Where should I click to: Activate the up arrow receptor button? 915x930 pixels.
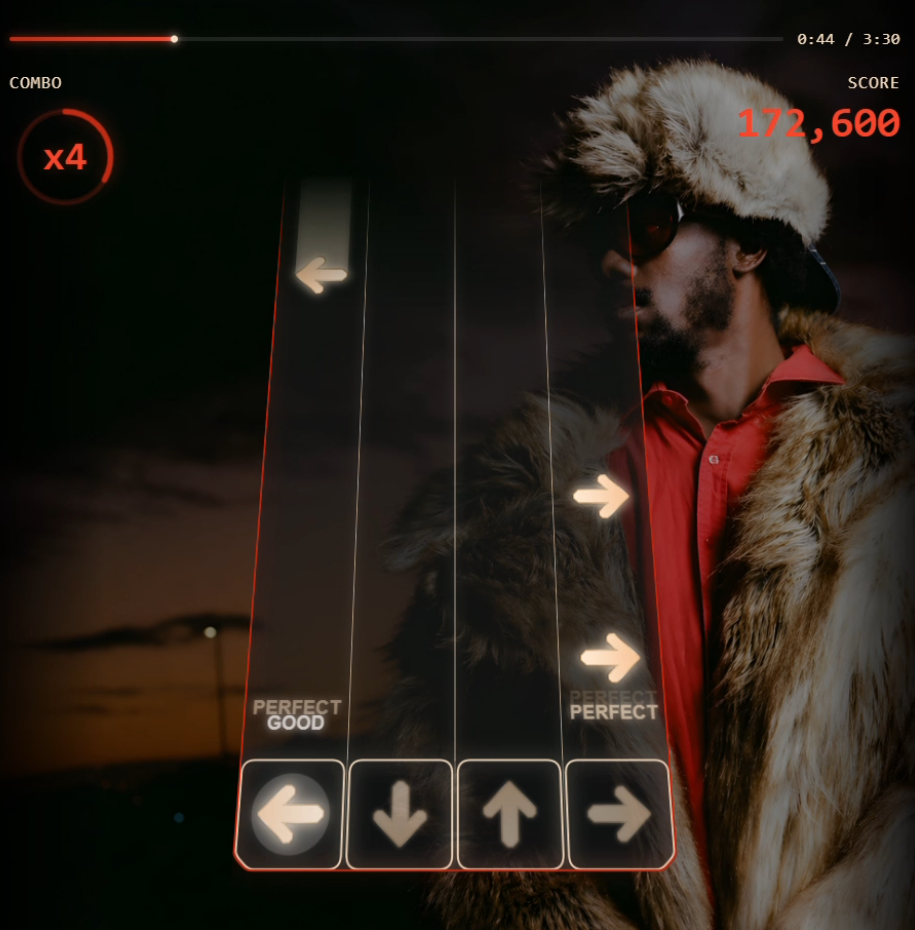510,814
